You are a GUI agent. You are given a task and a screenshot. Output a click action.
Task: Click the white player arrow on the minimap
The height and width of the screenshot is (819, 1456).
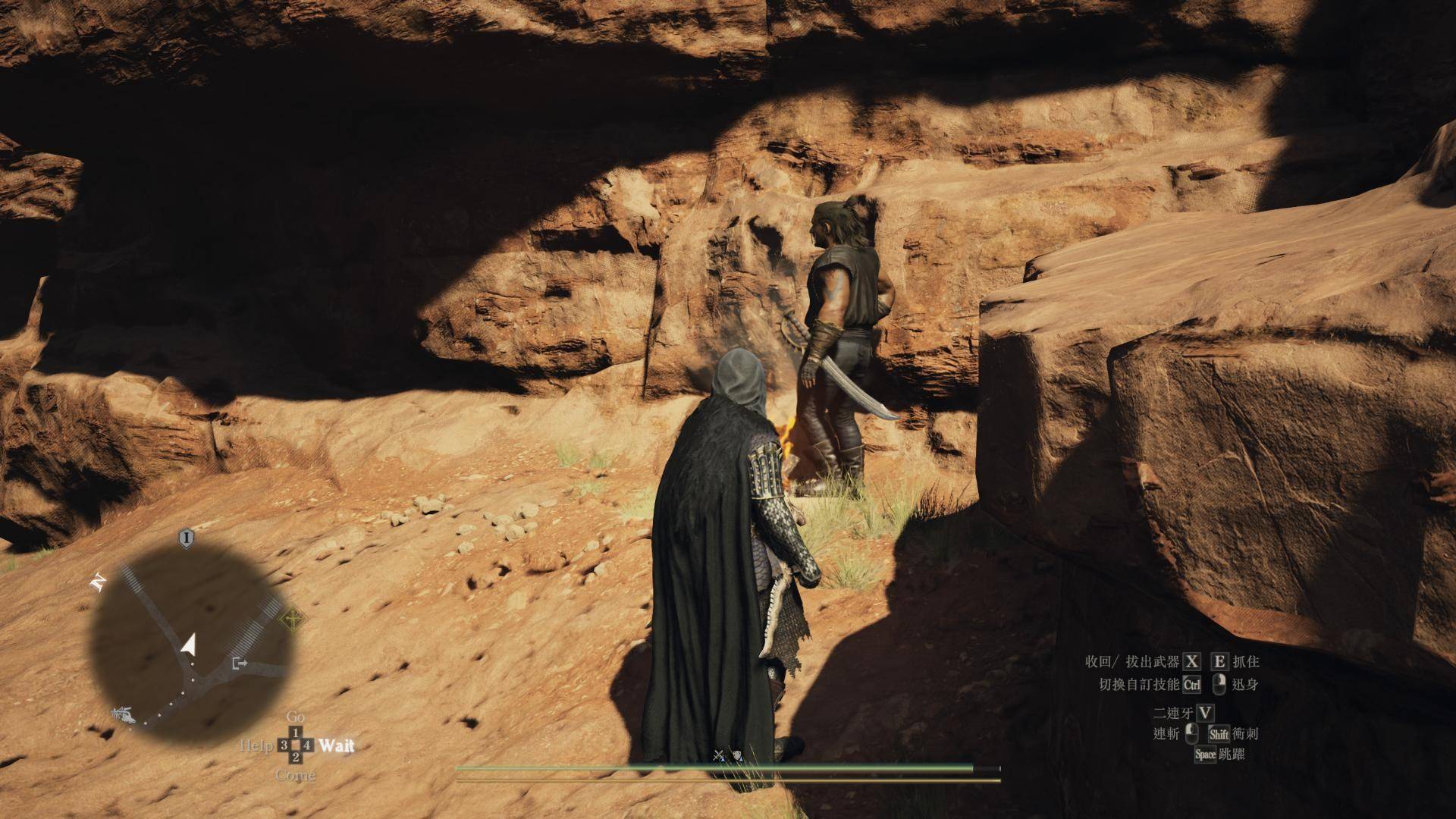[x=188, y=645]
